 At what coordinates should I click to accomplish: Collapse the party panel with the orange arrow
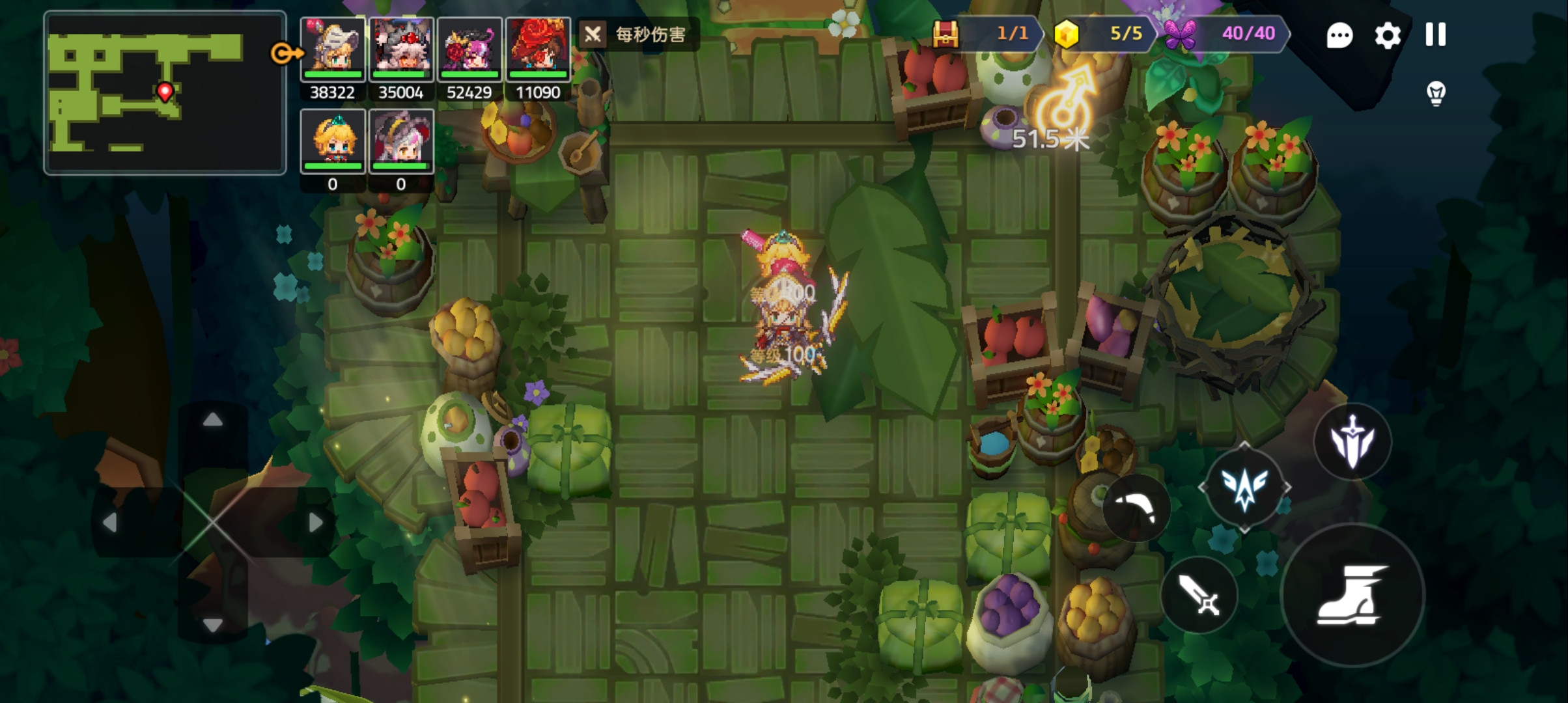[285, 53]
